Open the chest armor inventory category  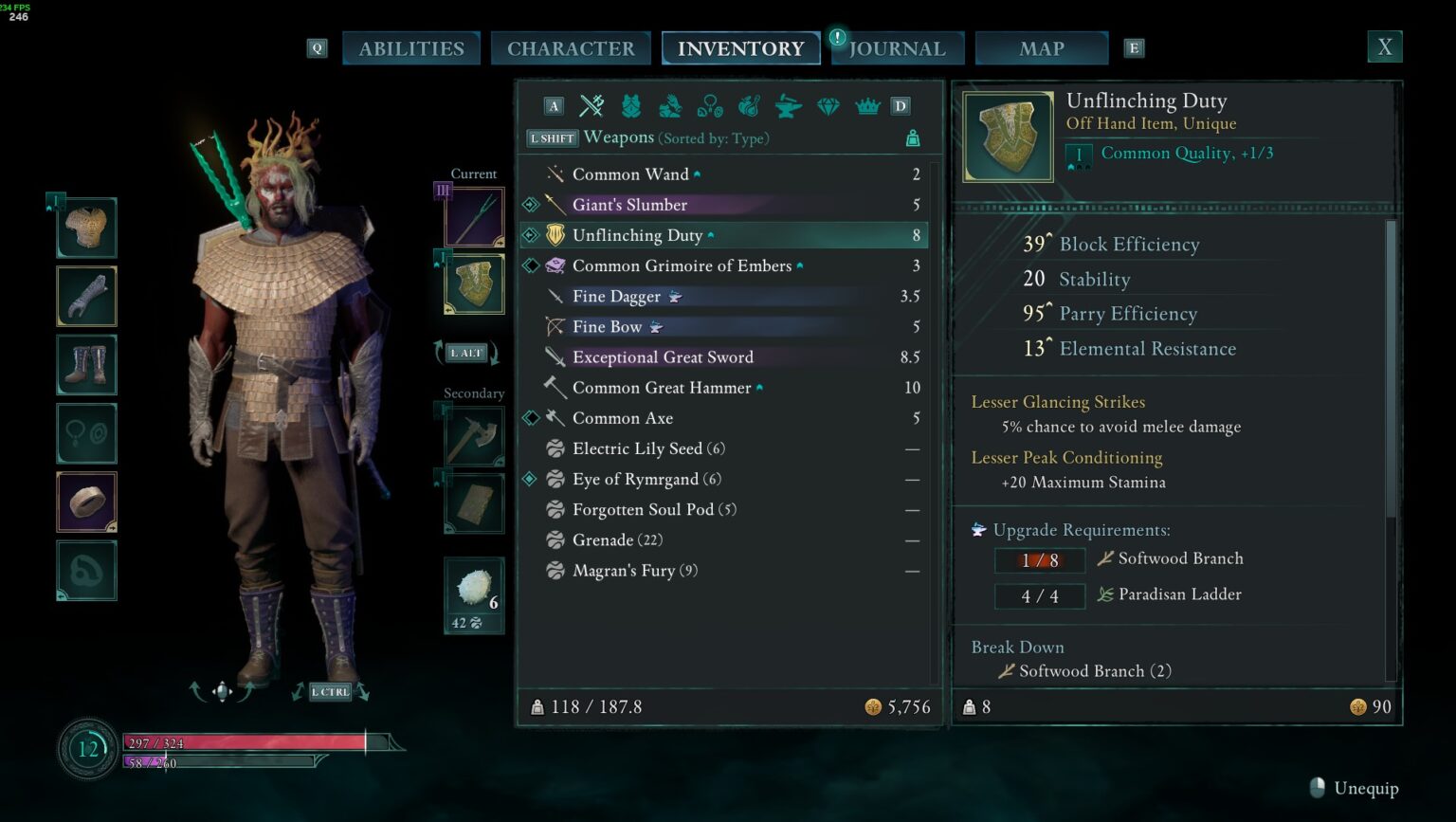630,106
